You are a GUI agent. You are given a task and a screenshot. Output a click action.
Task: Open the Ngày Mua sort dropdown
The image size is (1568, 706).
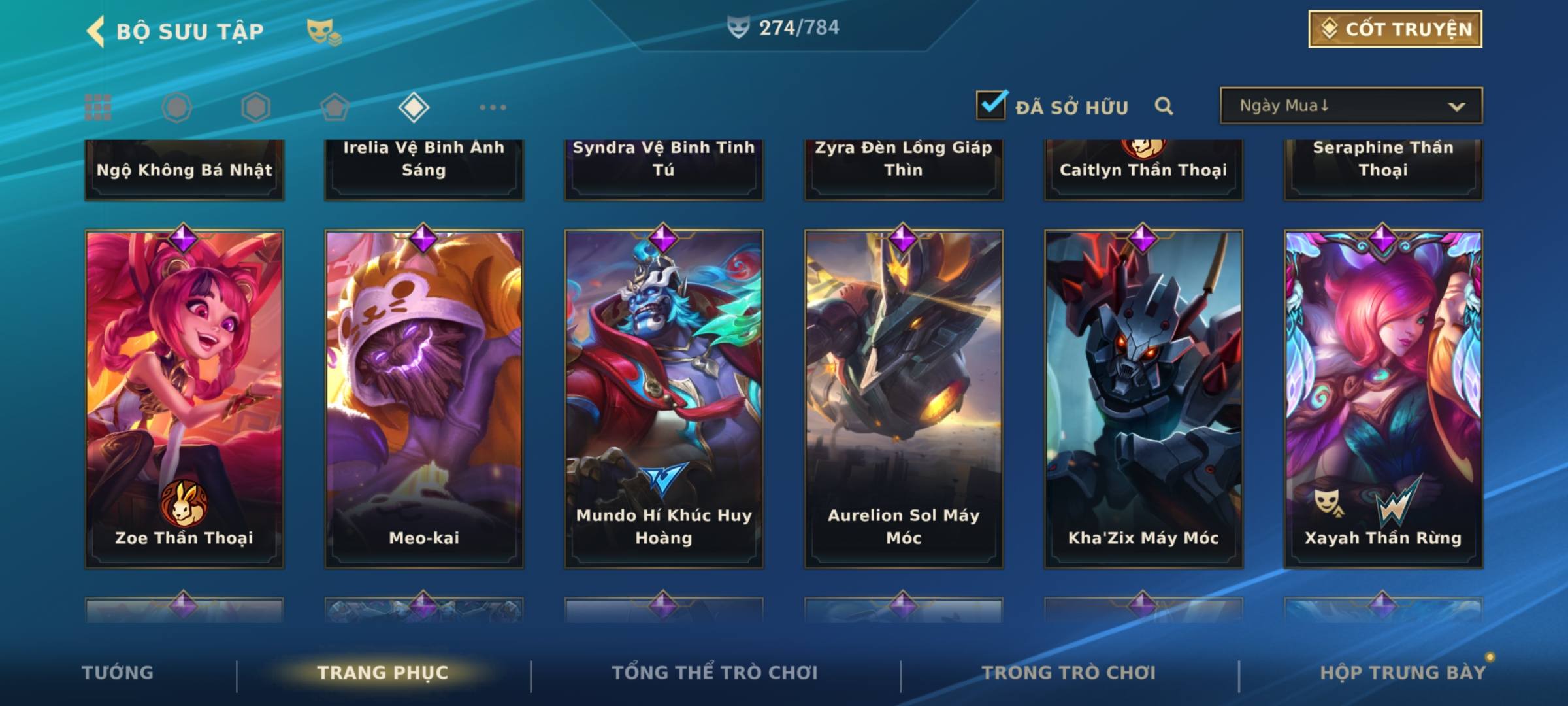pyautogui.click(x=1350, y=106)
